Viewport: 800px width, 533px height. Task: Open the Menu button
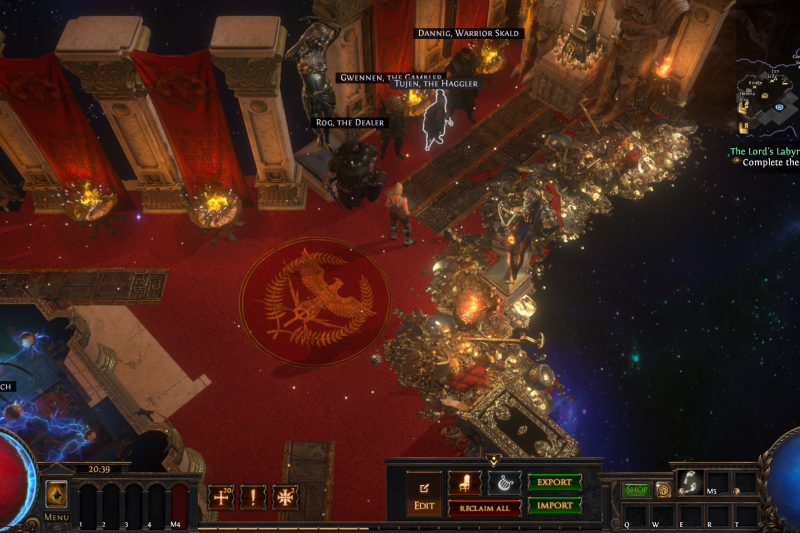pyautogui.click(x=56, y=498)
